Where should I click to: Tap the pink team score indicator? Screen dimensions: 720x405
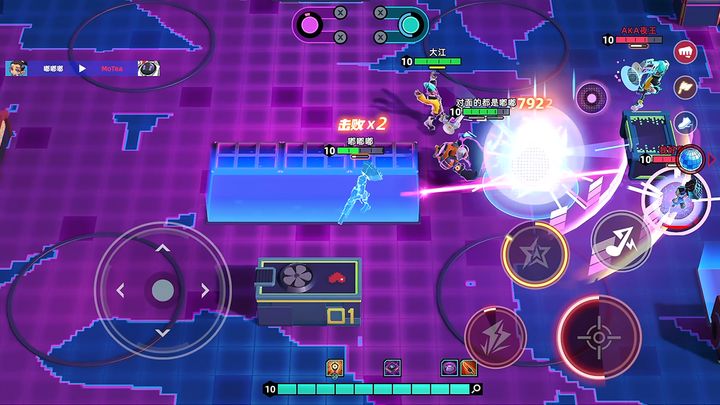point(312,23)
